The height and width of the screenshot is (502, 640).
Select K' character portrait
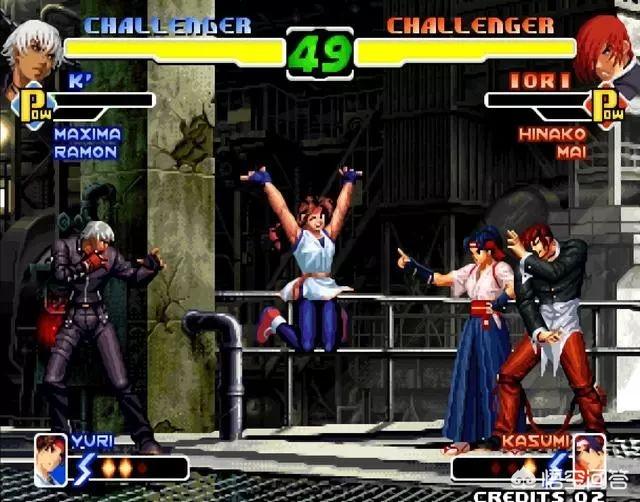point(28,52)
